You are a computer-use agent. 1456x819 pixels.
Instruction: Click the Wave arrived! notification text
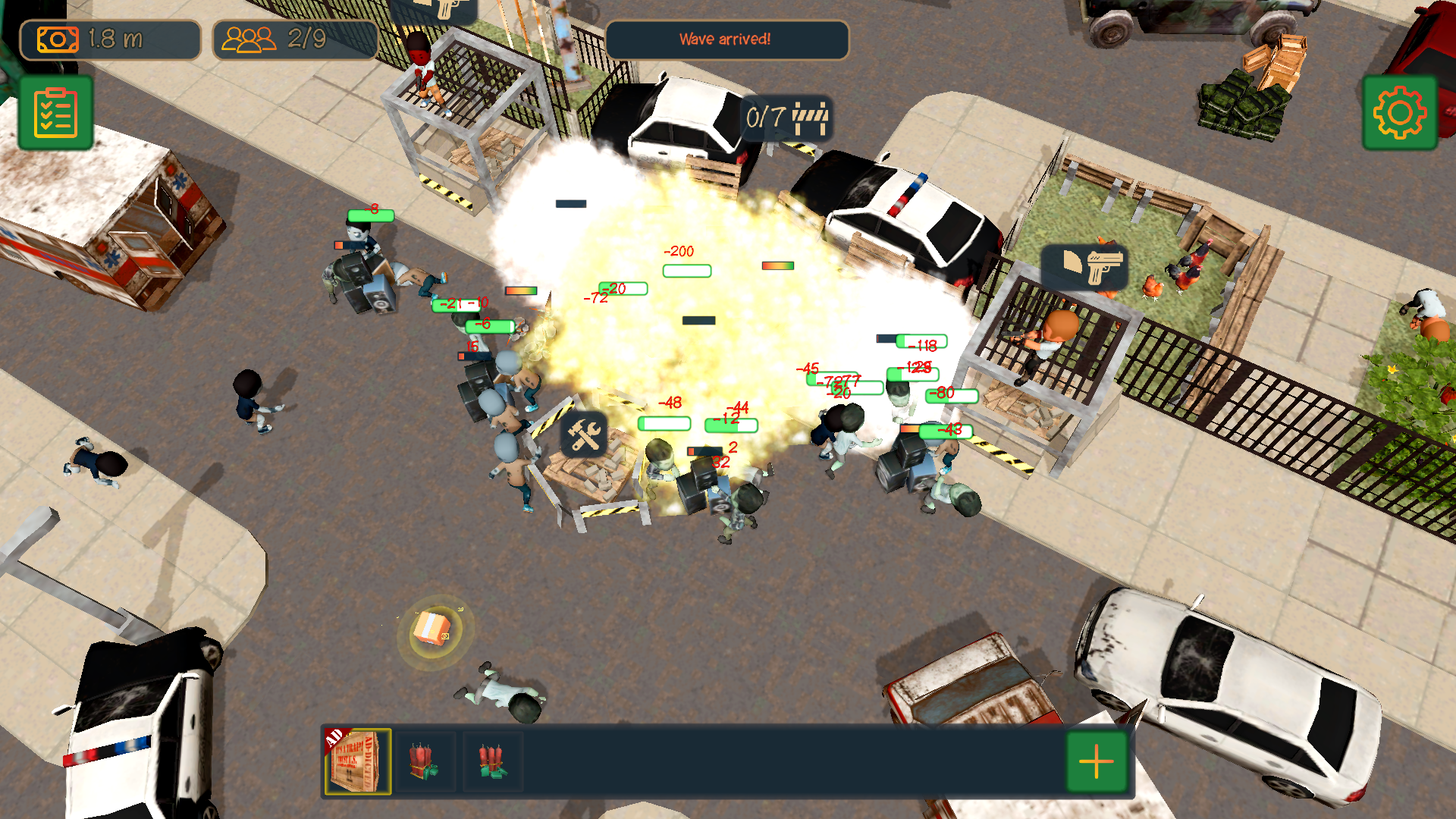pyautogui.click(x=726, y=40)
